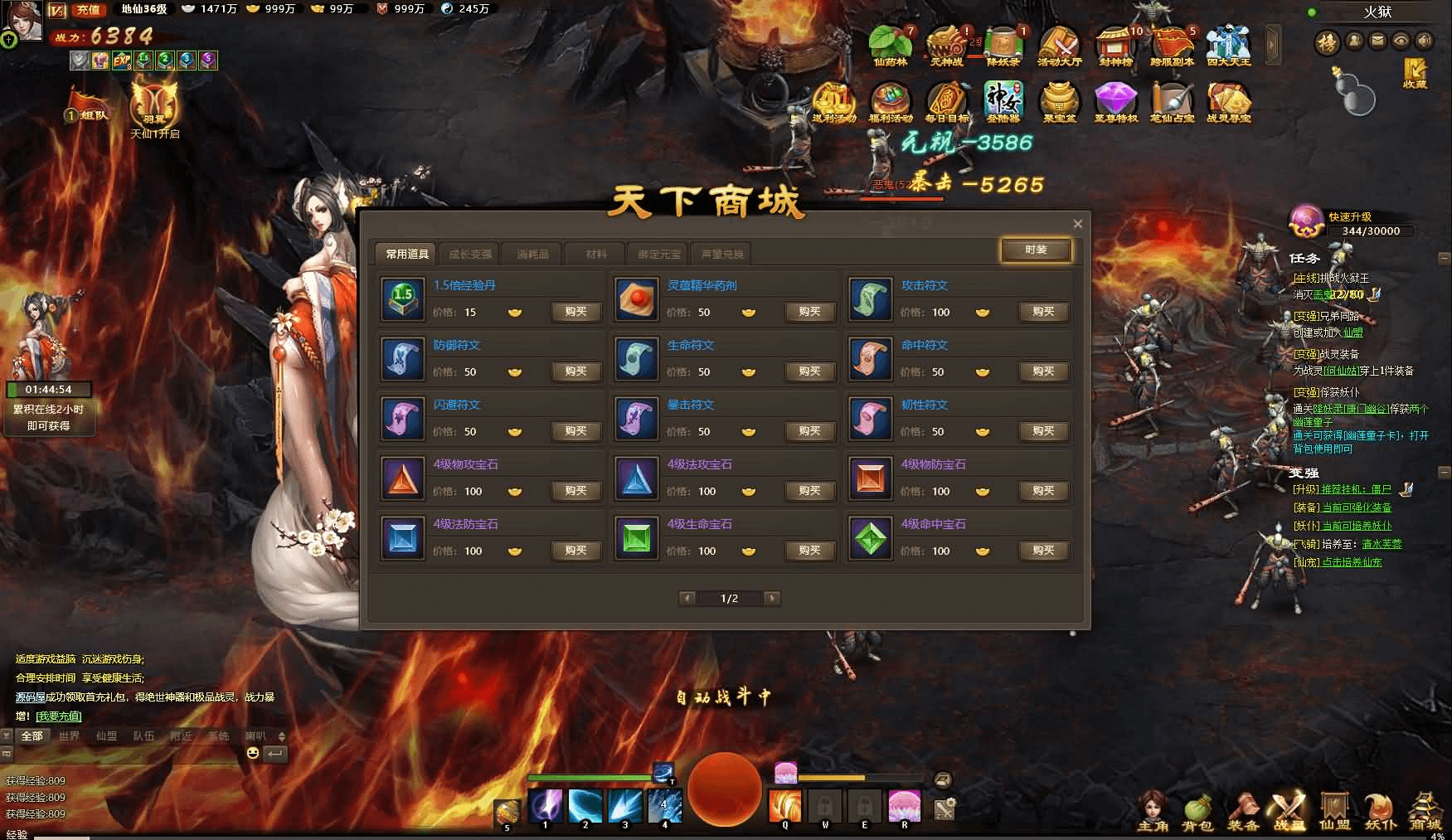The width and height of the screenshot is (1452, 840).
Task: Buy the 4级命中宝石 gem
Action: pyautogui.click(x=1043, y=551)
